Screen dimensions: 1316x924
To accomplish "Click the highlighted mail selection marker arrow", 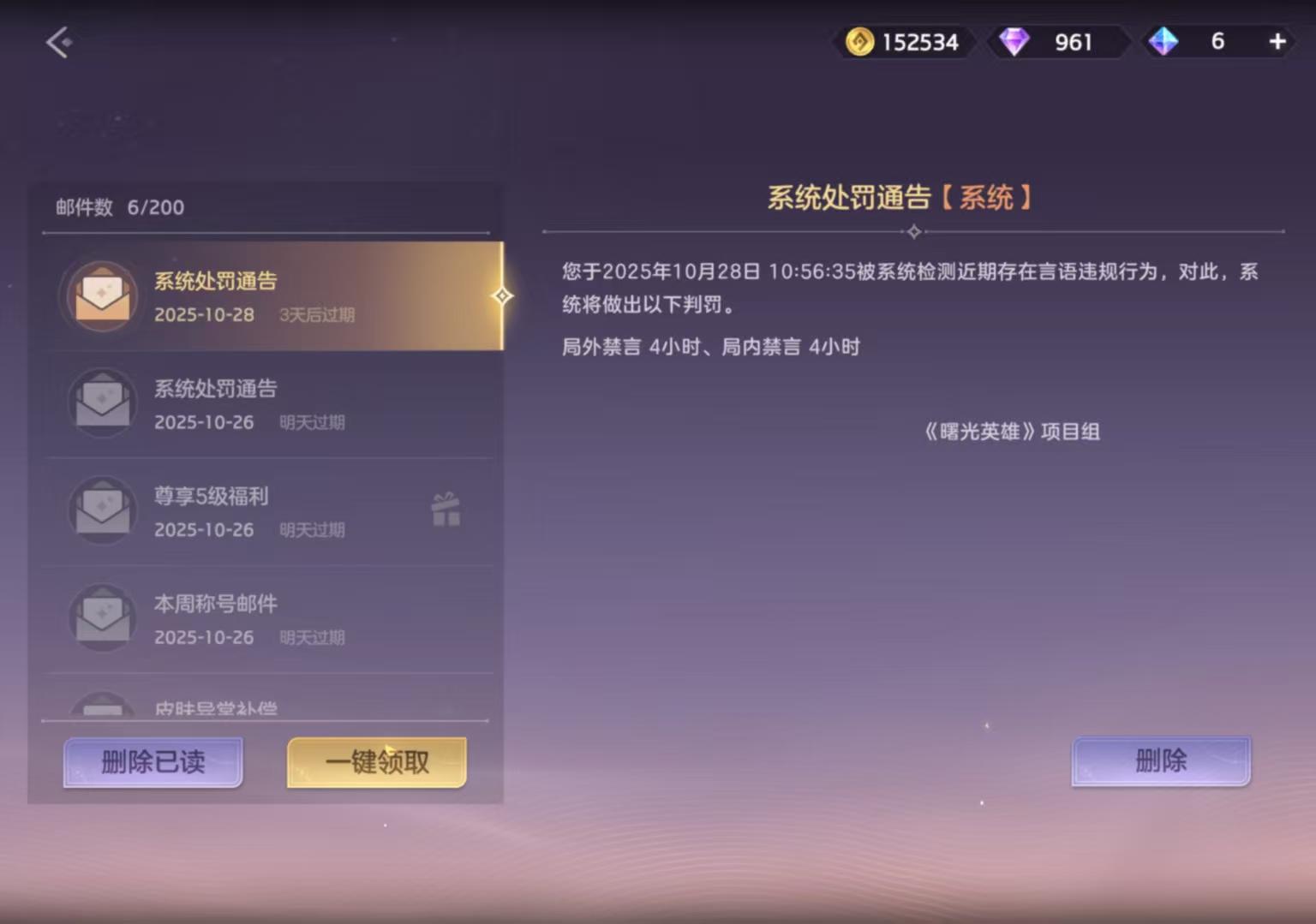I will coord(504,295).
